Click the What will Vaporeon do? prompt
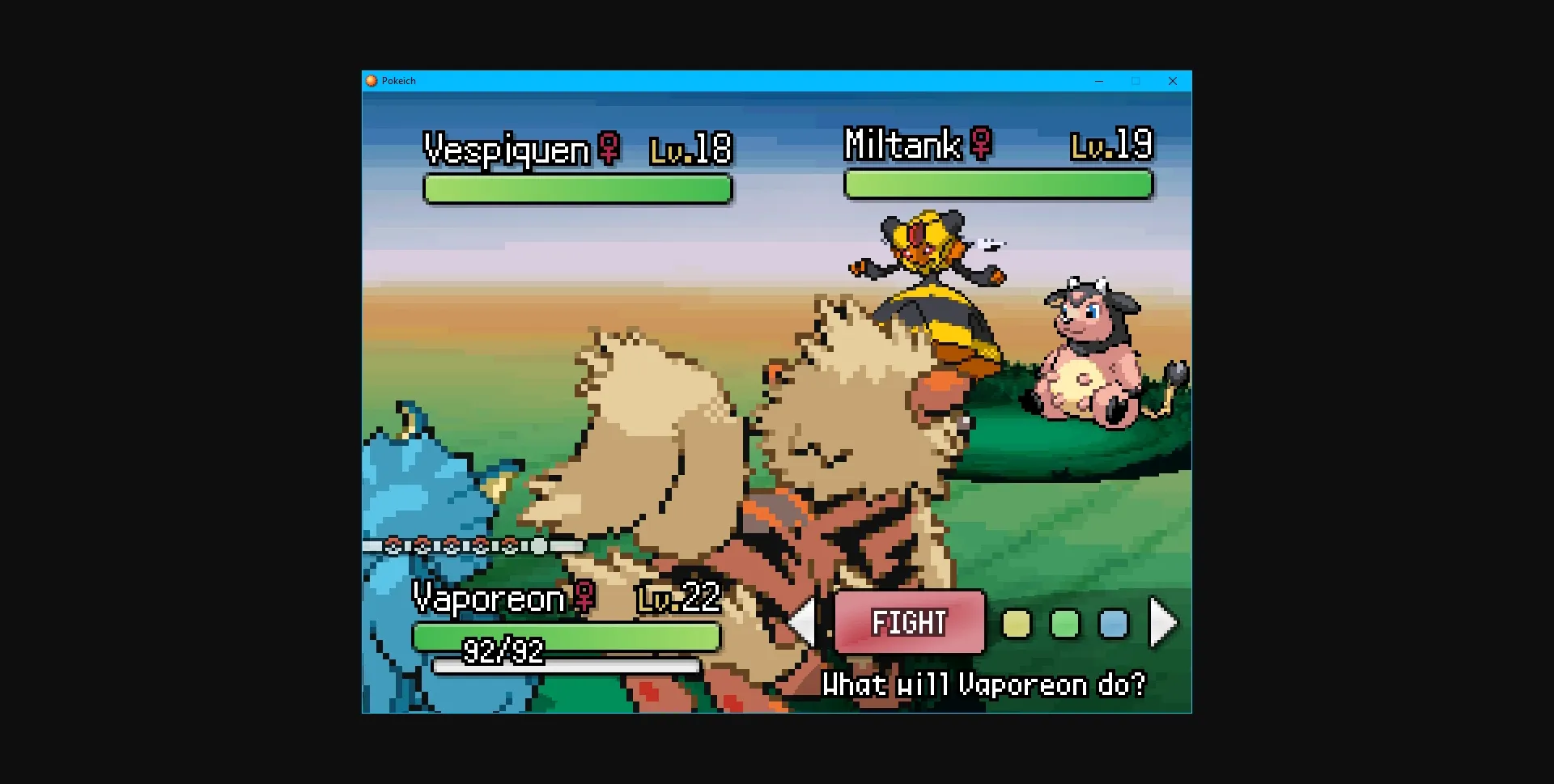The width and height of the screenshot is (1554, 784). pos(984,684)
